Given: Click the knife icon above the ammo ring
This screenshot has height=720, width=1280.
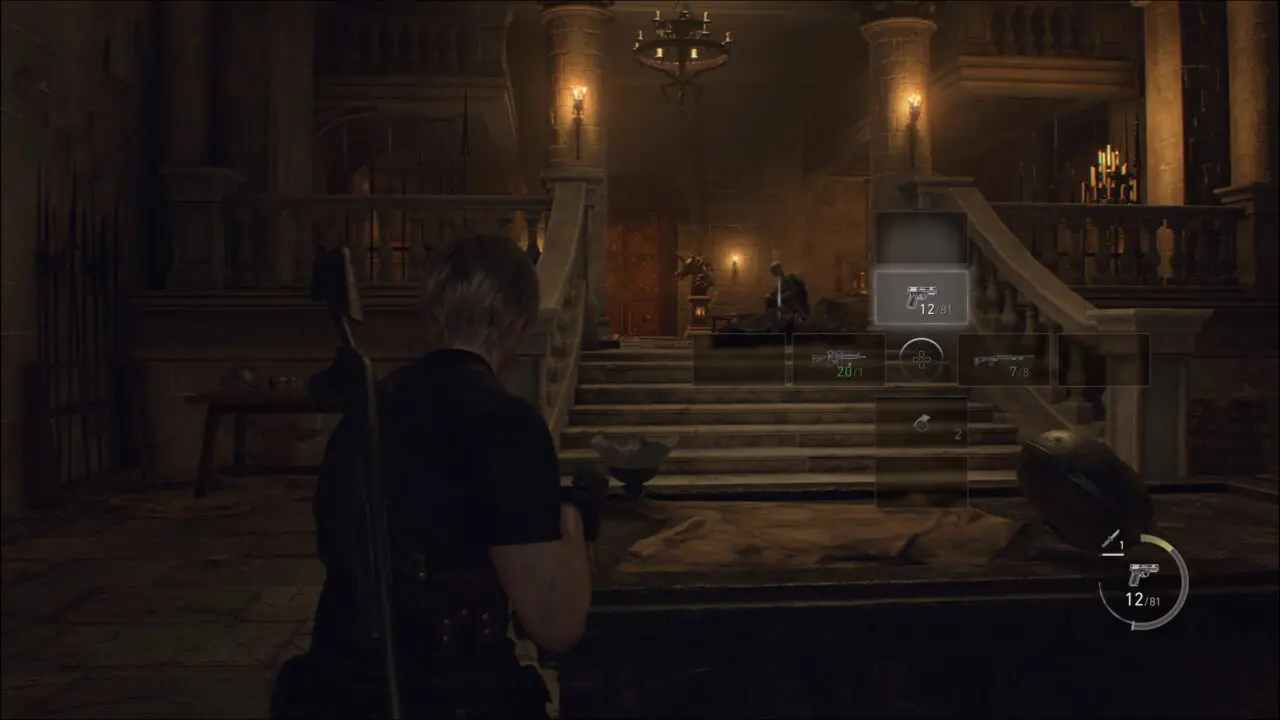Looking at the screenshot, I should (x=1110, y=540).
